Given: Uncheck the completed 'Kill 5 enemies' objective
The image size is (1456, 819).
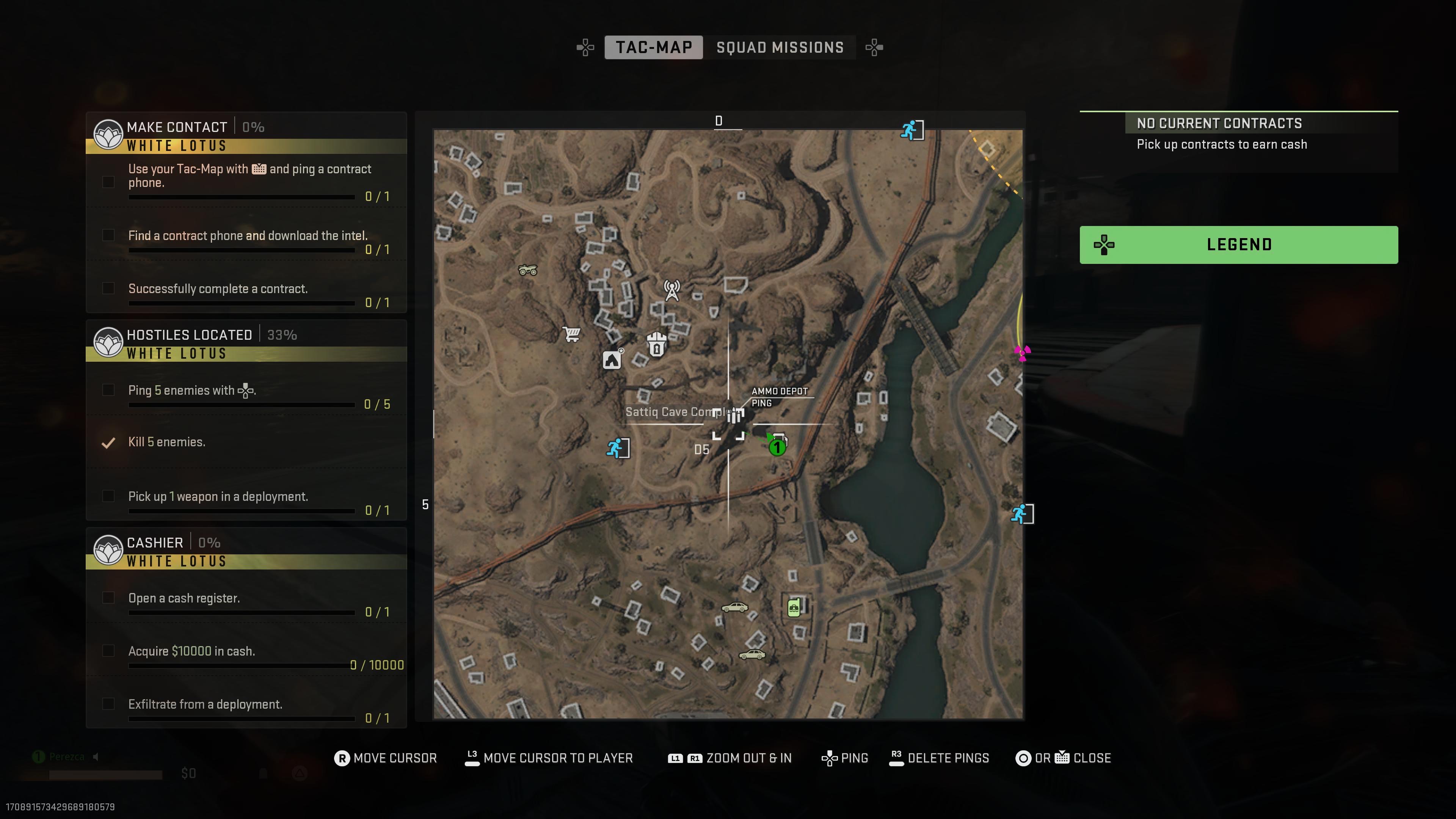Looking at the screenshot, I should point(108,443).
